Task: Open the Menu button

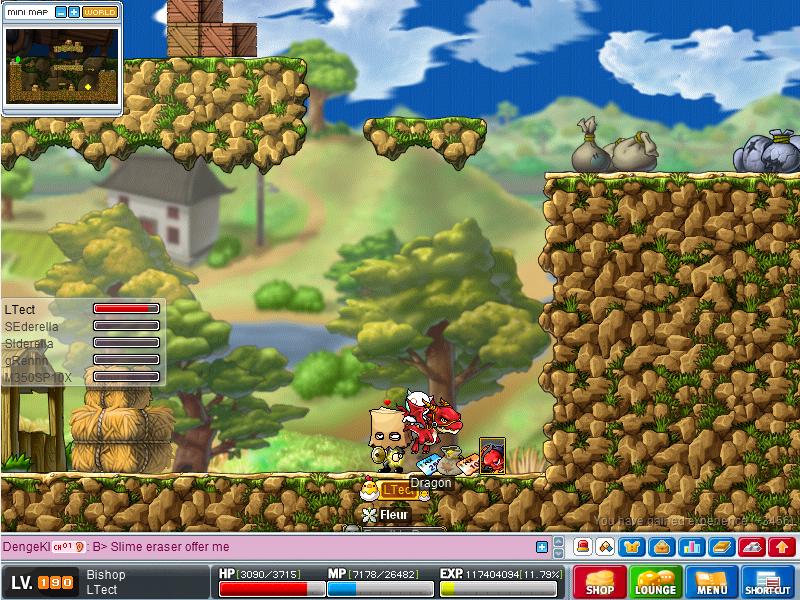Action: coord(712,581)
